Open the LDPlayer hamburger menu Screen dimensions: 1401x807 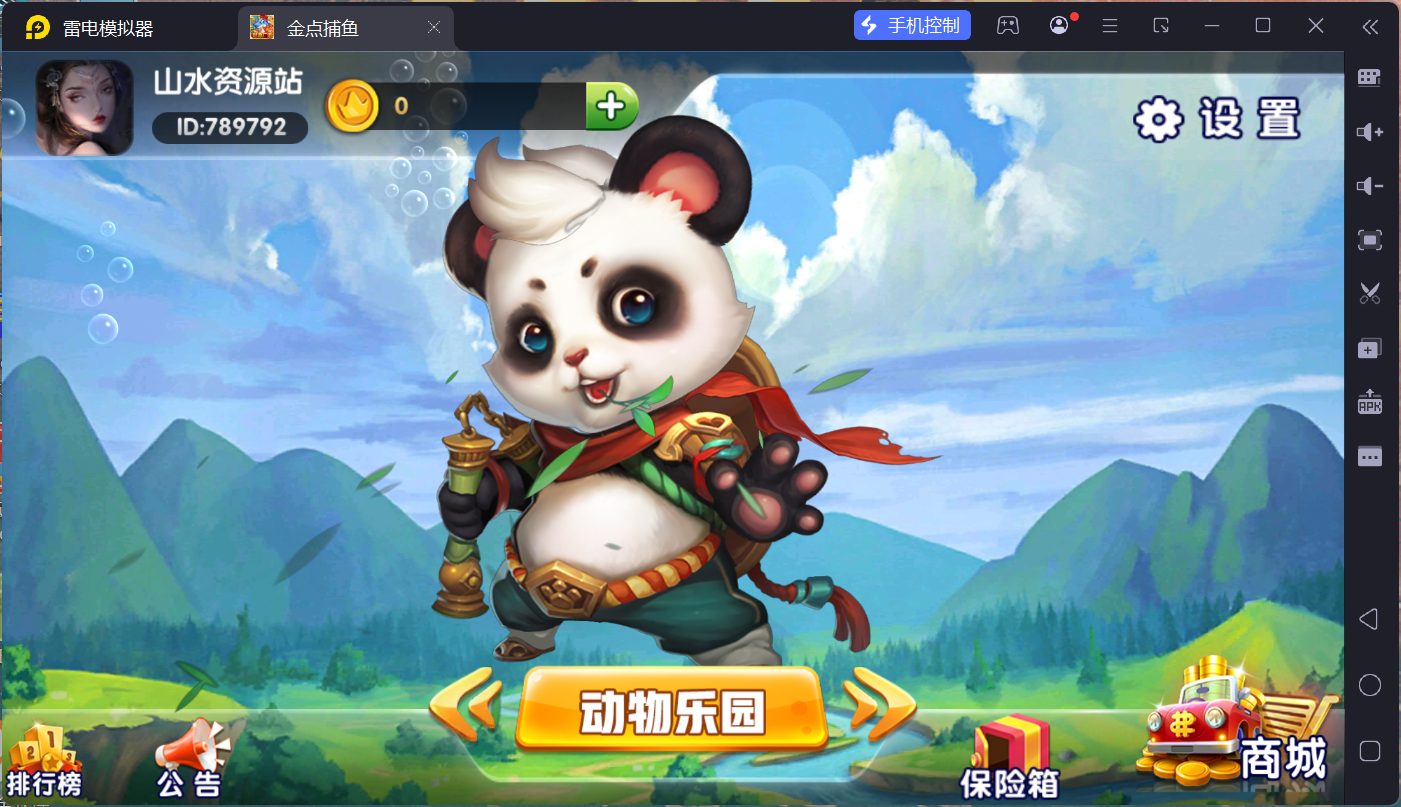[x=1110, y=25]
